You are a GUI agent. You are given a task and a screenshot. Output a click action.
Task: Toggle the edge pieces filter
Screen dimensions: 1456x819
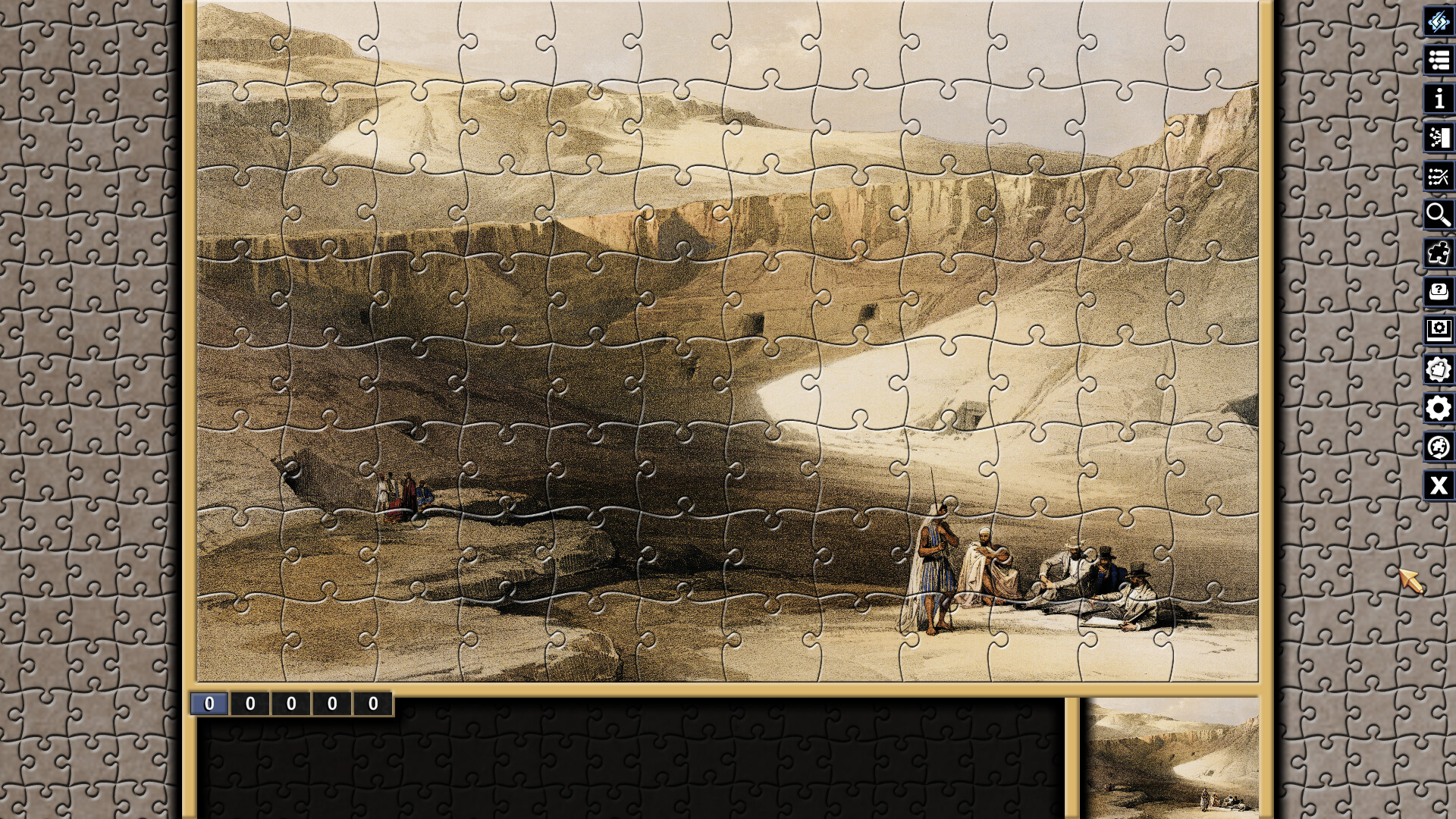(x=1439, y=253)
